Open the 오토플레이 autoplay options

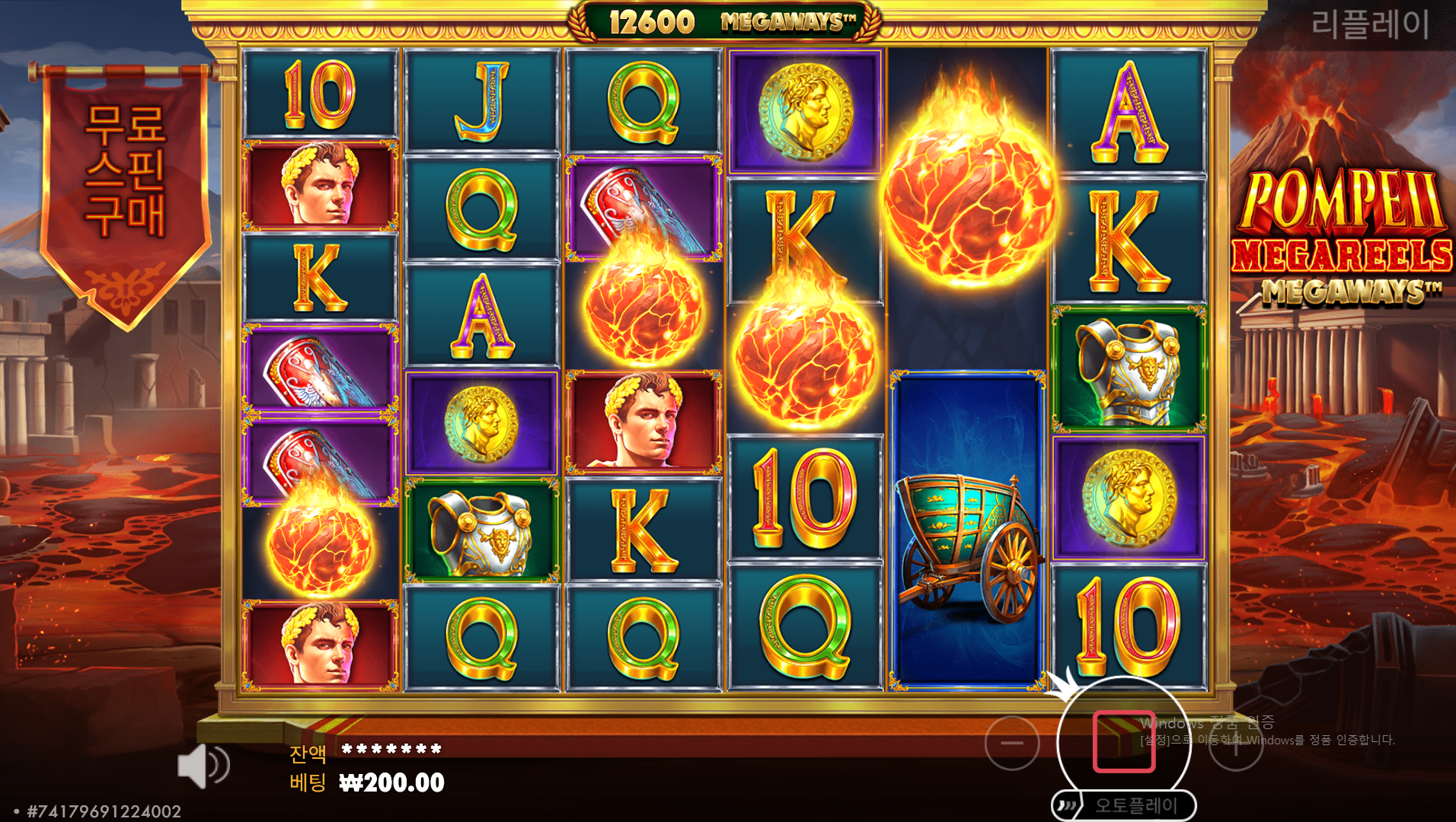click(1124, 805)
